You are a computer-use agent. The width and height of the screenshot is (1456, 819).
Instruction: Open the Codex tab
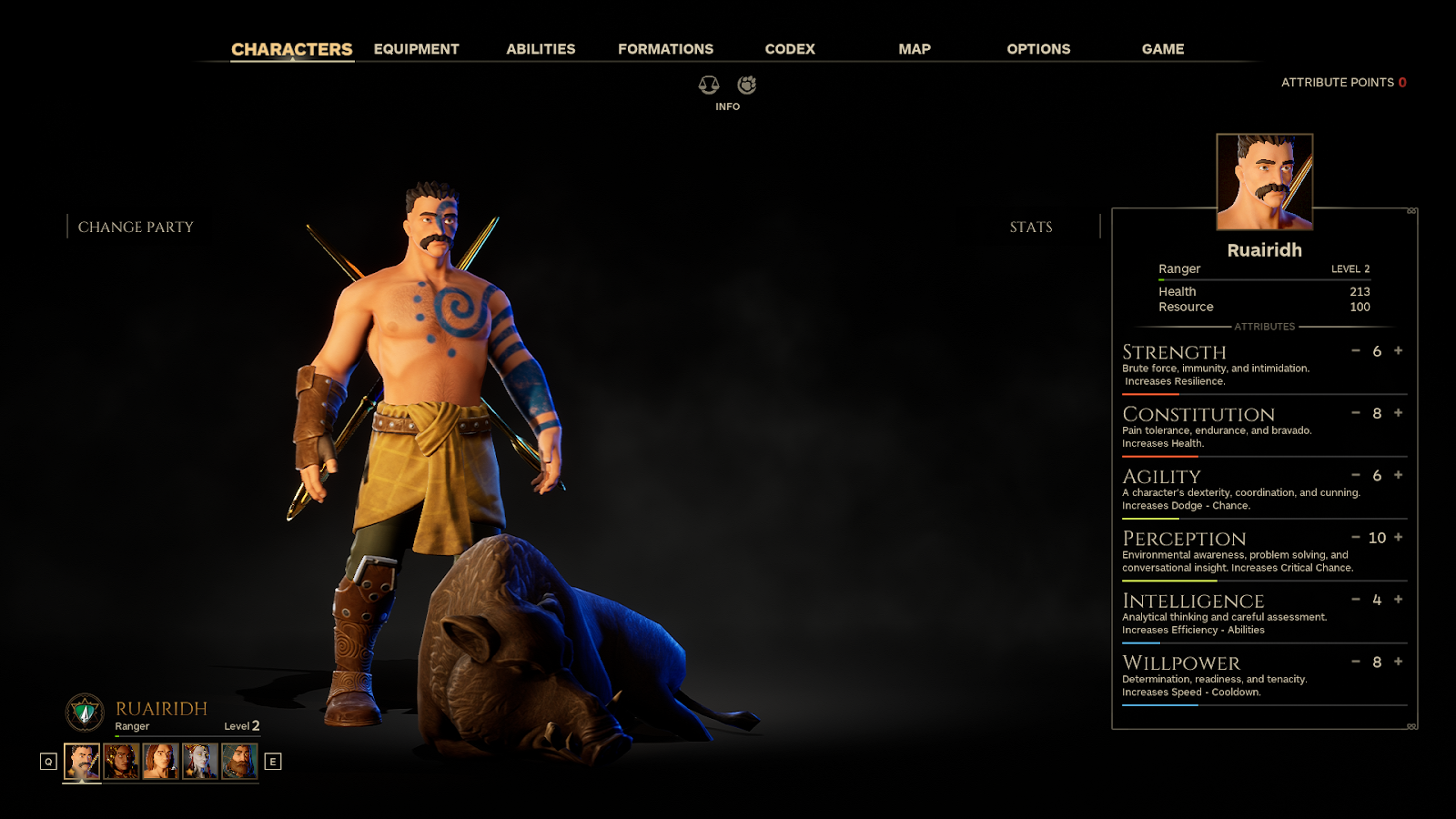(x=790, y=49)
